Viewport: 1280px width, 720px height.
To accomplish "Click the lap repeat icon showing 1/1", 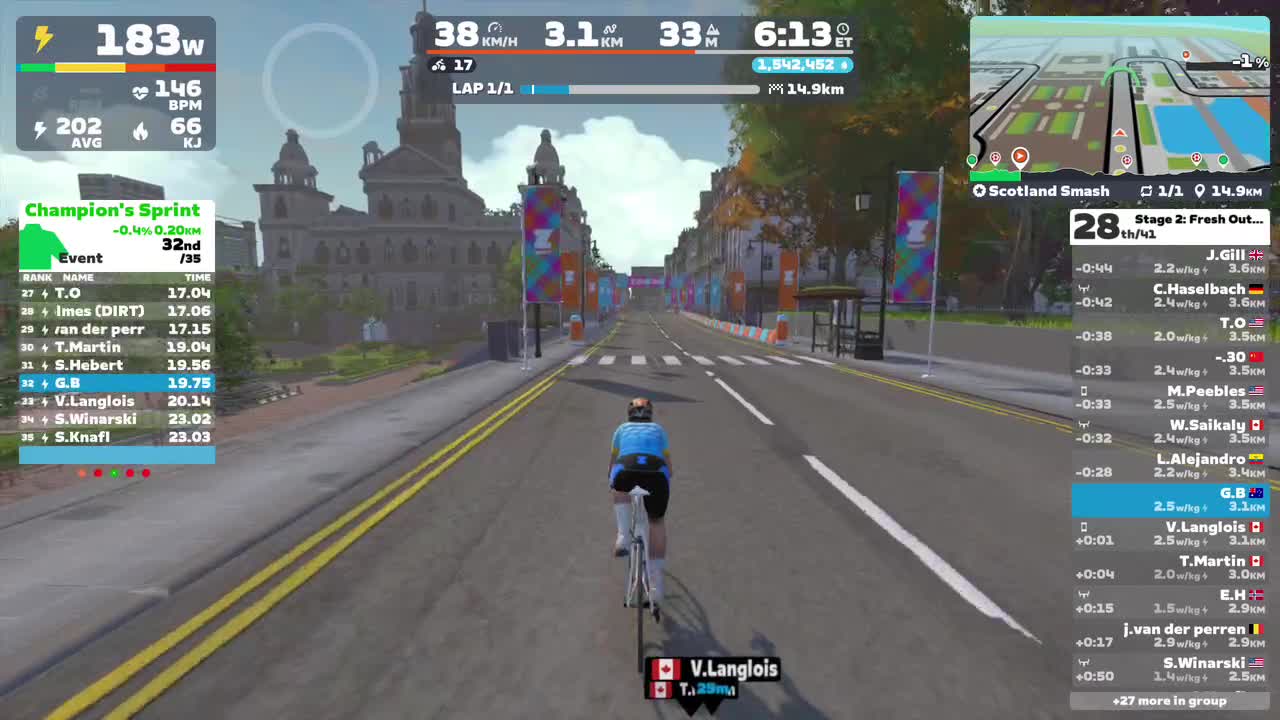I will click(x=1148, y=190).
